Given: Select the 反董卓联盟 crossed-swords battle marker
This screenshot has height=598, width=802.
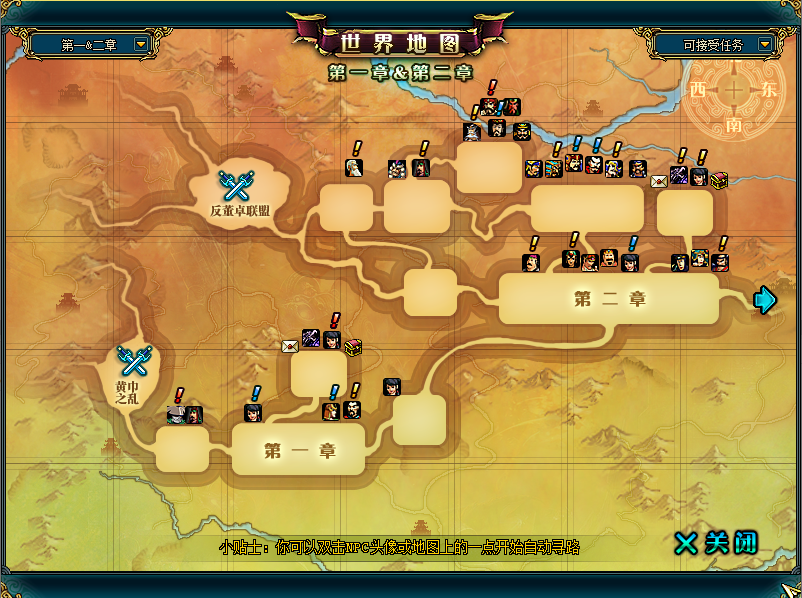Looking at the screenshot, I should pyautogui.click(x=238, y=186).
